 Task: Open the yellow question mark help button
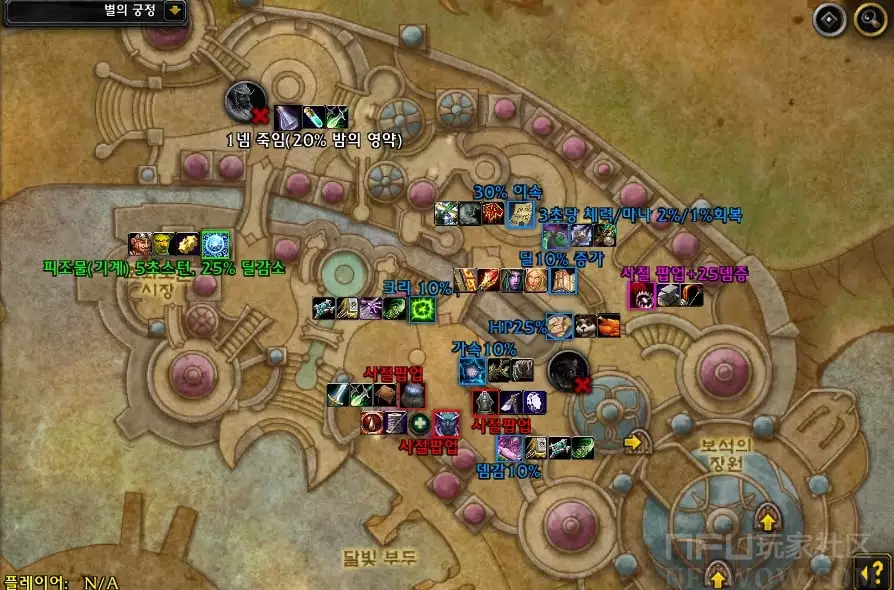click(869, 573)
